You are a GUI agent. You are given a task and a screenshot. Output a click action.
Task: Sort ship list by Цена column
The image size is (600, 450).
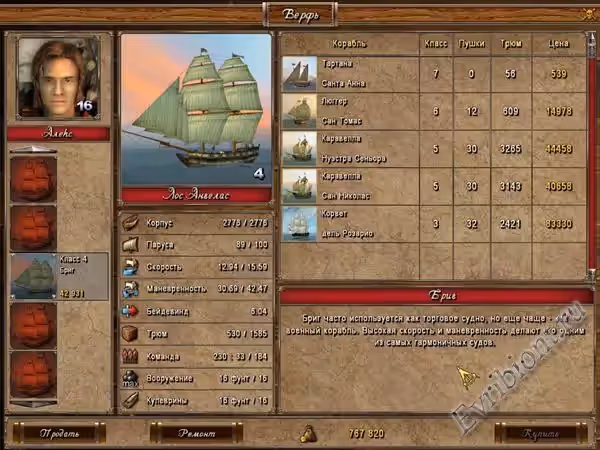coord(558,44)
